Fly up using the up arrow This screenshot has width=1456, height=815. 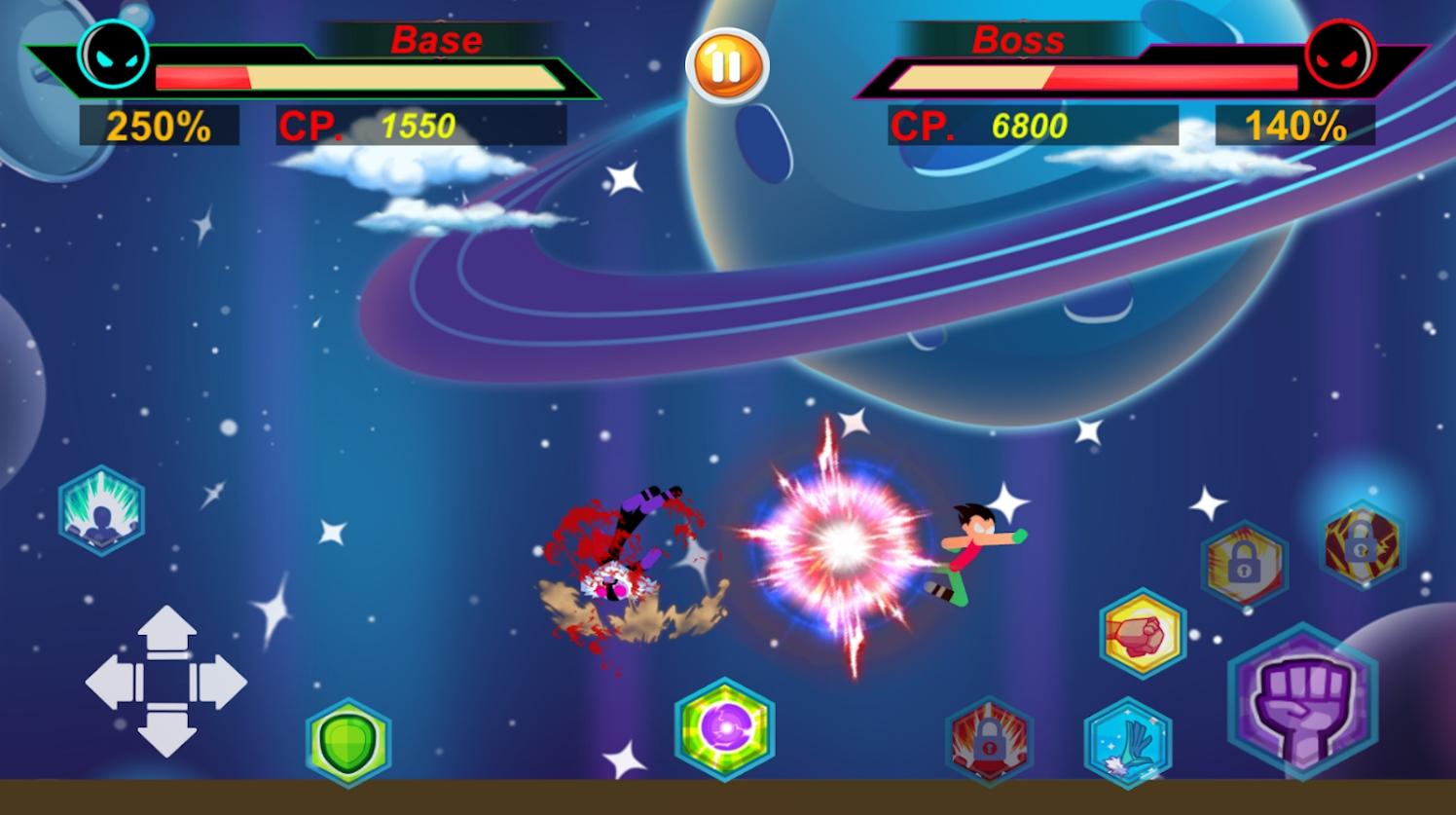tap(167, 633)
